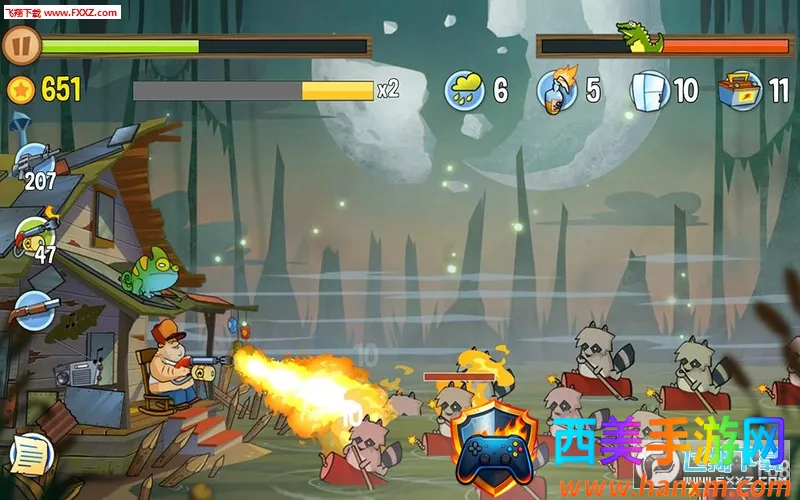Activate the acid rain cloud power-up
The height and width of the screenshot is (500, 800).
pyautogui.click(x=464, y=91)
